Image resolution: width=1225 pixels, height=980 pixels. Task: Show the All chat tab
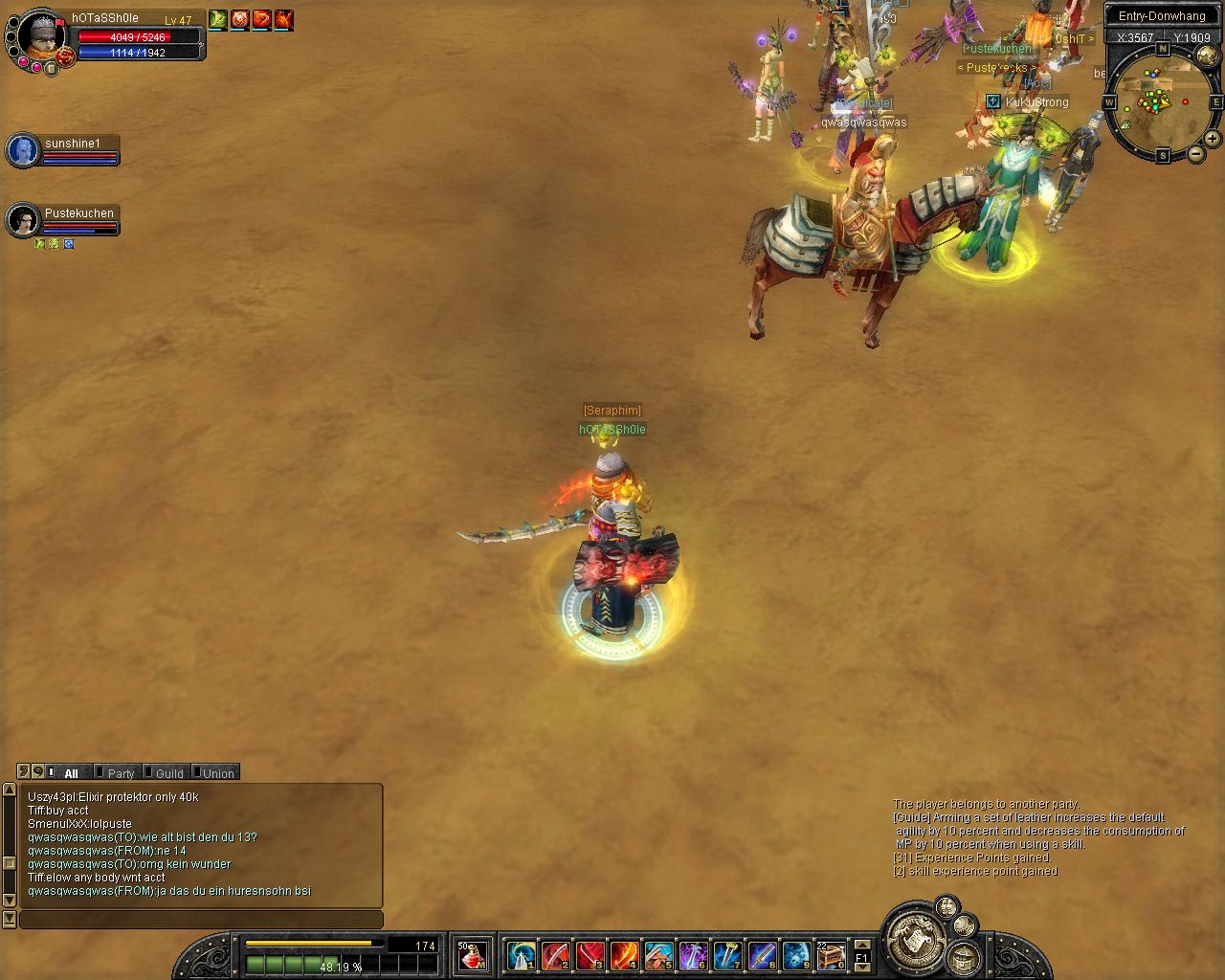(x=71, y=773)
